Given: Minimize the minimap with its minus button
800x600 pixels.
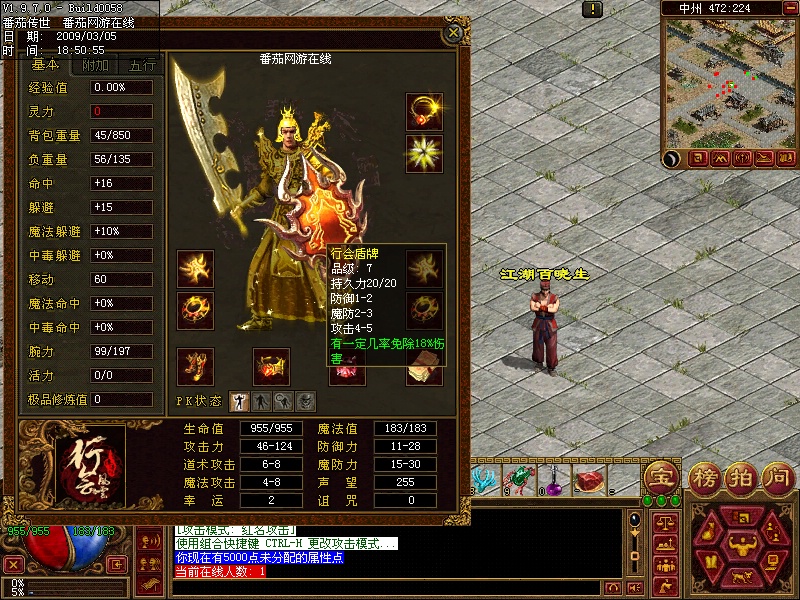Looking at the screenshot, I should tap(789, 8).
